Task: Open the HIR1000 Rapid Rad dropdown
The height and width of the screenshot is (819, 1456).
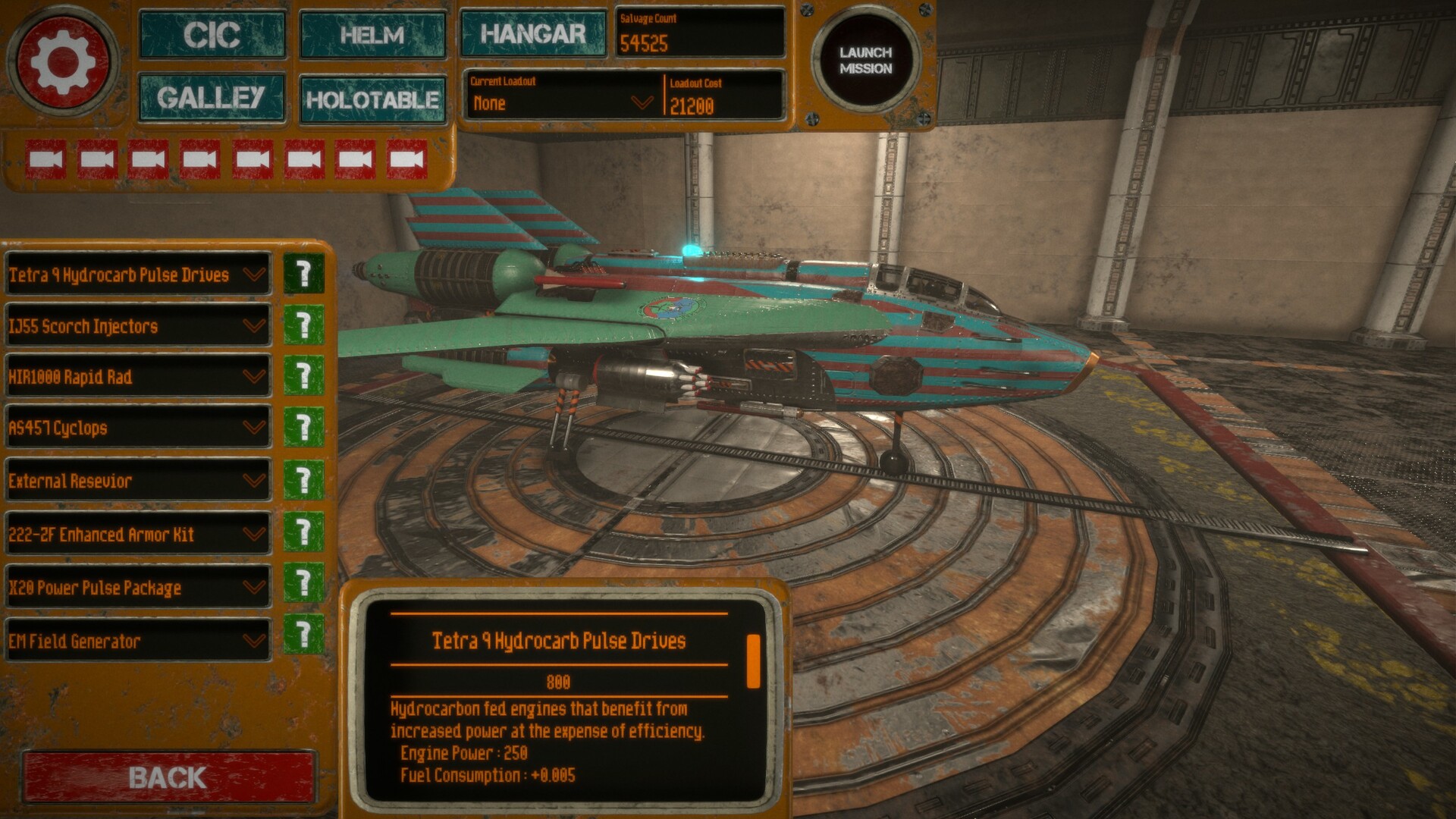Action: tap(138, 377)
